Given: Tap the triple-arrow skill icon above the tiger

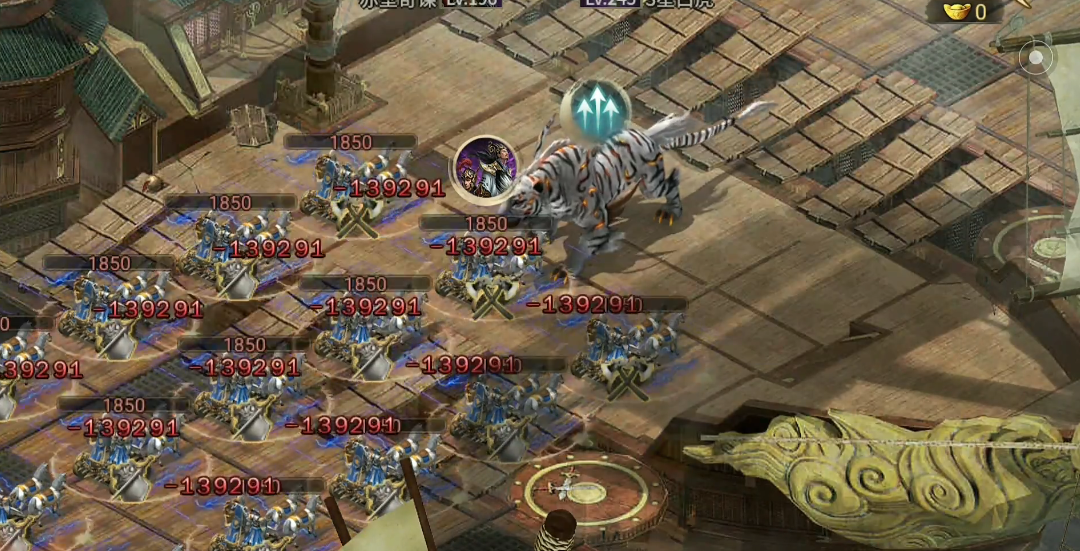Looking at the screenshot, I should (595, 109).
